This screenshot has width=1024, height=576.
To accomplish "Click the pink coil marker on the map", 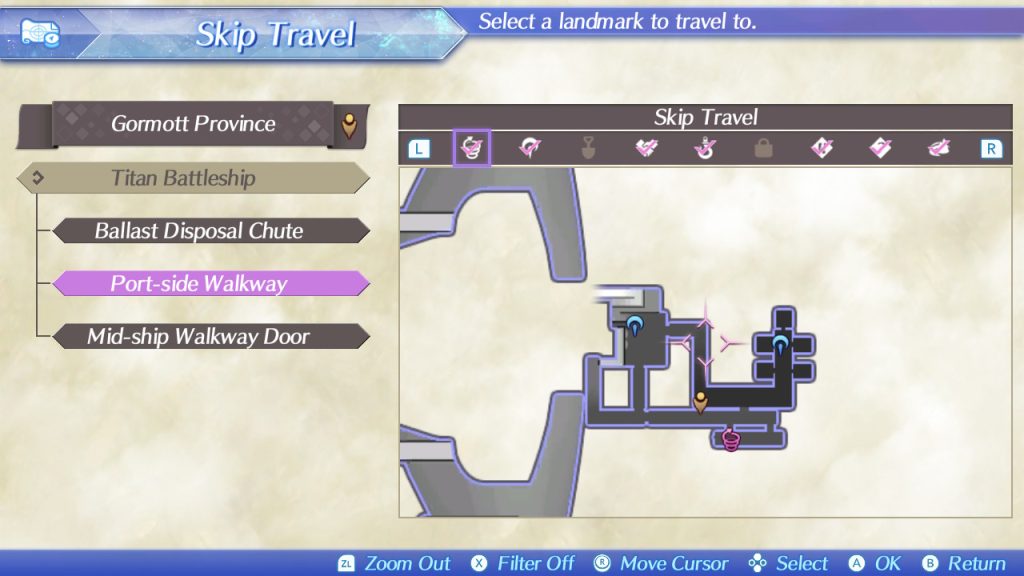I will (x=731, y=438).
